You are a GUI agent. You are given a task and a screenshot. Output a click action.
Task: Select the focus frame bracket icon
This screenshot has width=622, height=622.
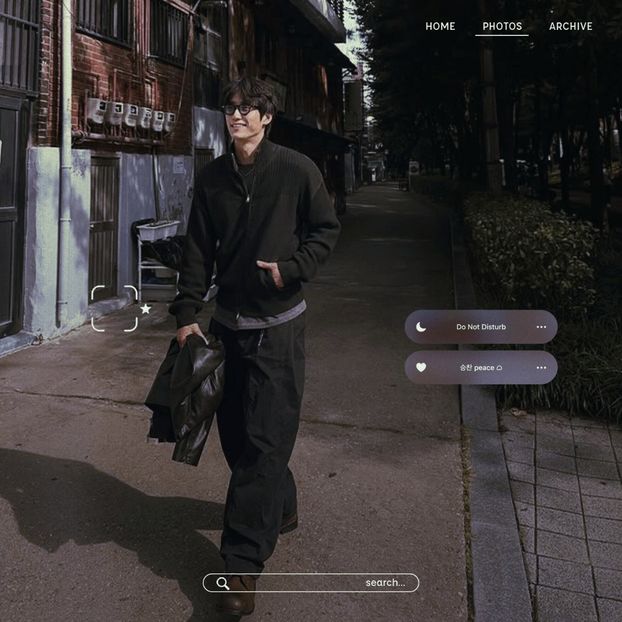tap(114, 308)
